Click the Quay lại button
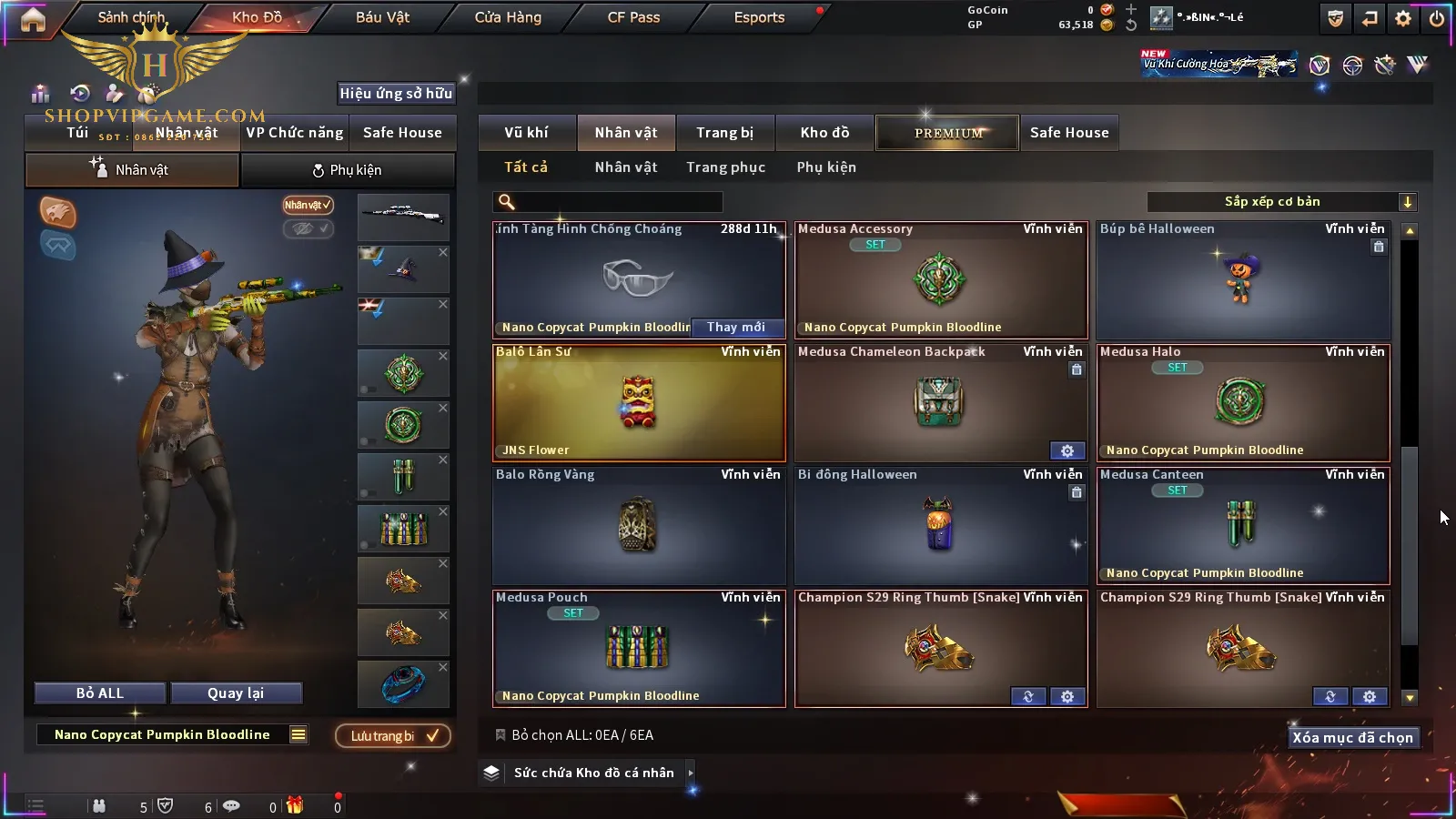Image resolution: width=1456 pixels, height=819 pixels. (x=236, y=693)
